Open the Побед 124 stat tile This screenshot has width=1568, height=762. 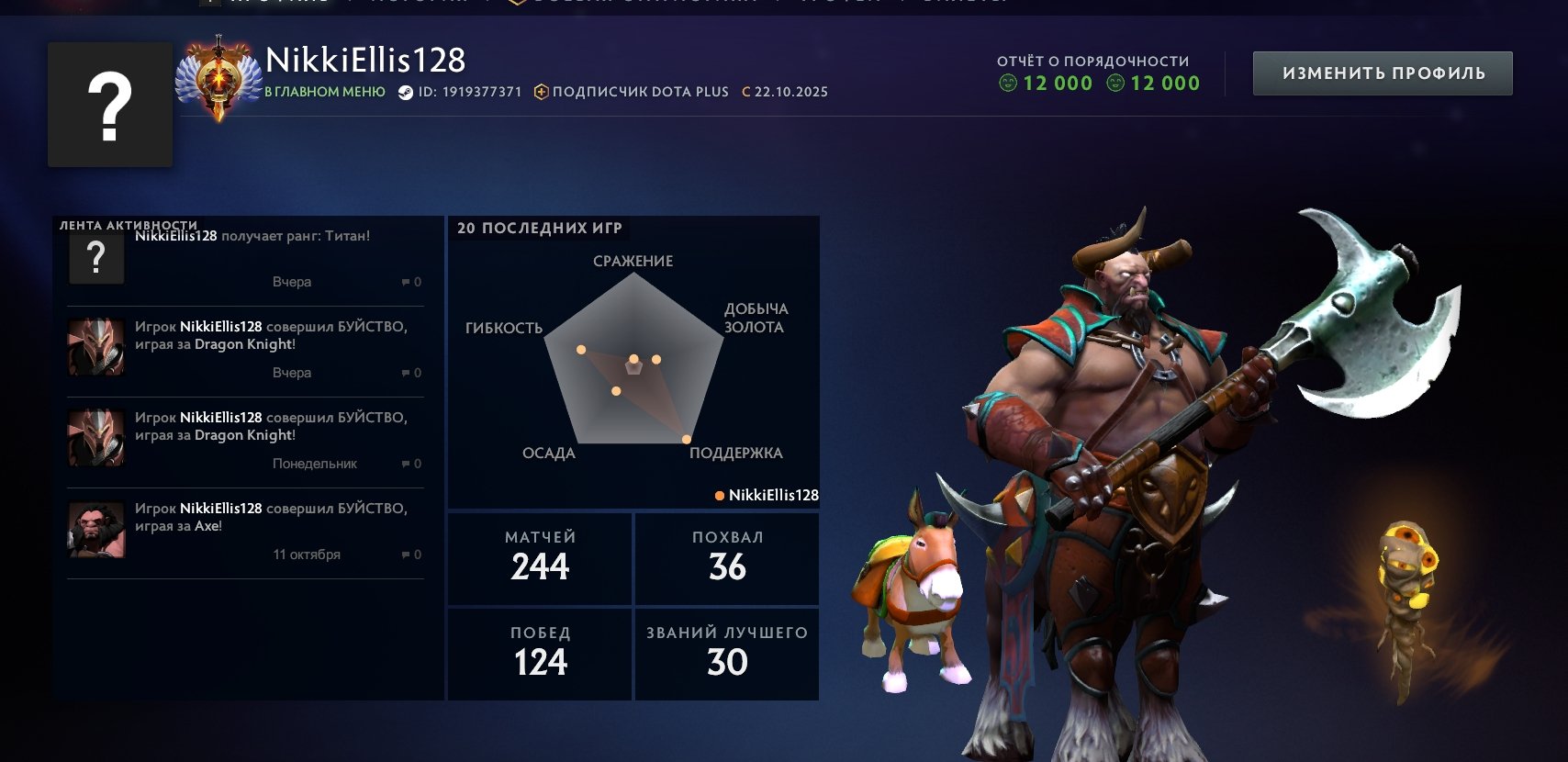[x=540, y=654]
